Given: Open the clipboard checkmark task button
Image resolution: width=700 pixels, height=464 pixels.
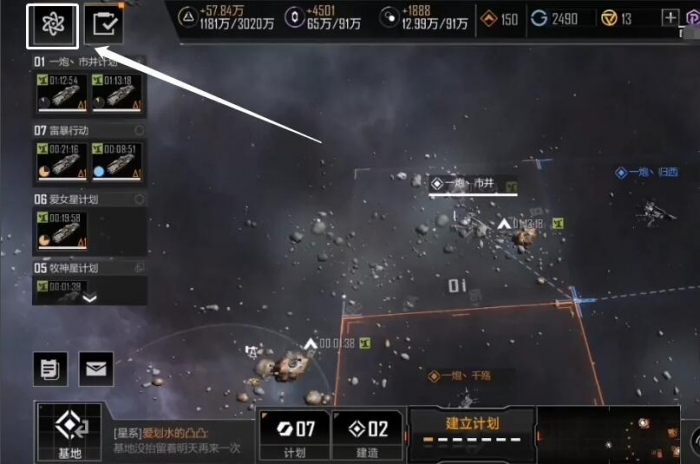Looking at the screenshot, I should (103, 25).
